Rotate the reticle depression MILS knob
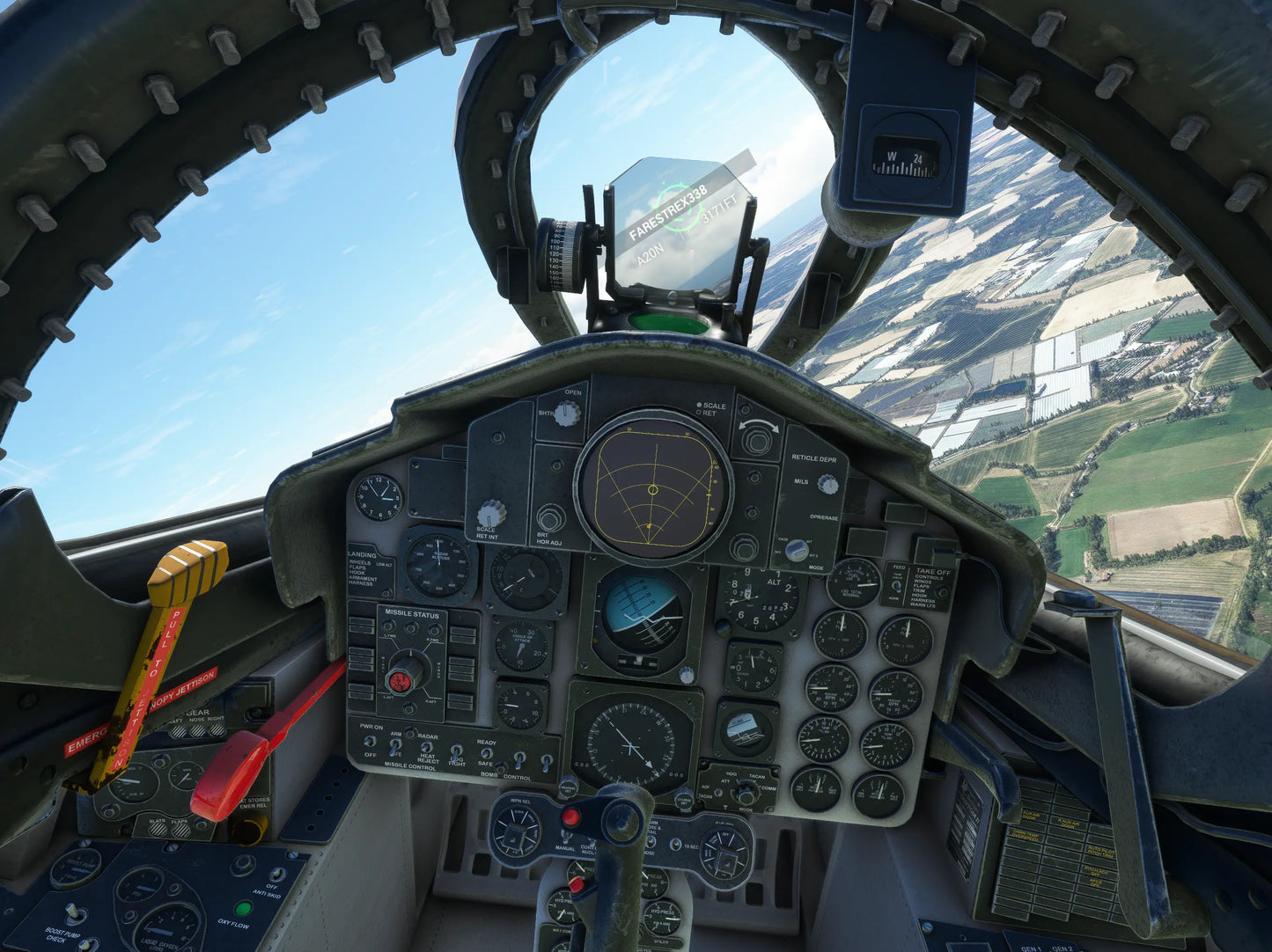Screen dimensions: 1272x952 click(x=827, y=483)
